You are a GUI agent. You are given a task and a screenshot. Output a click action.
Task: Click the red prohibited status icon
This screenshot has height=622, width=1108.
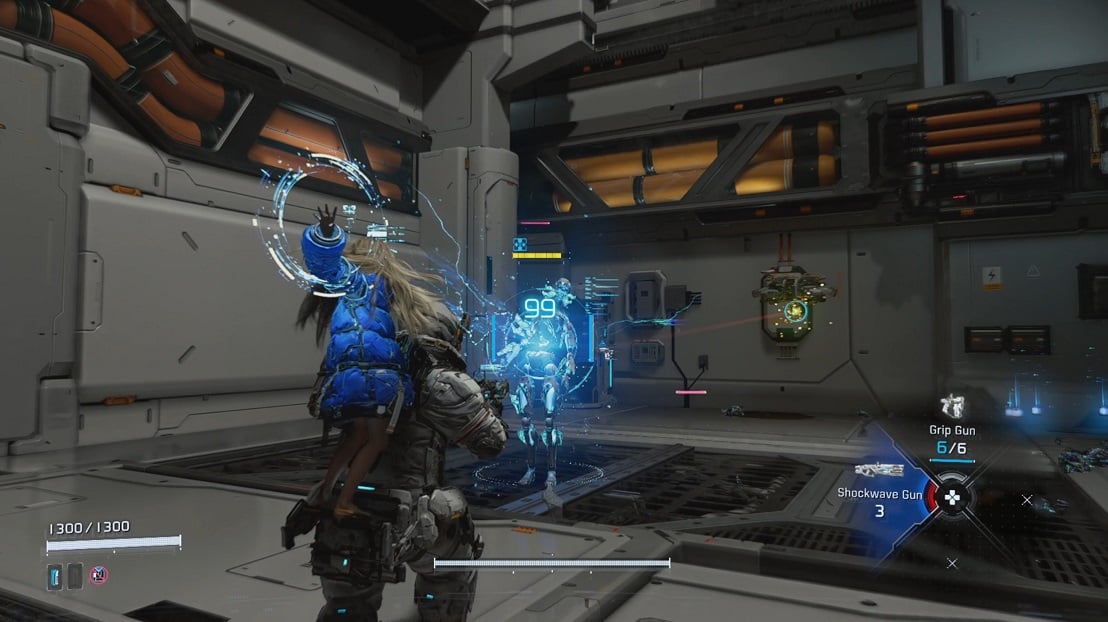pyautogui.click(x=100, y=574)
